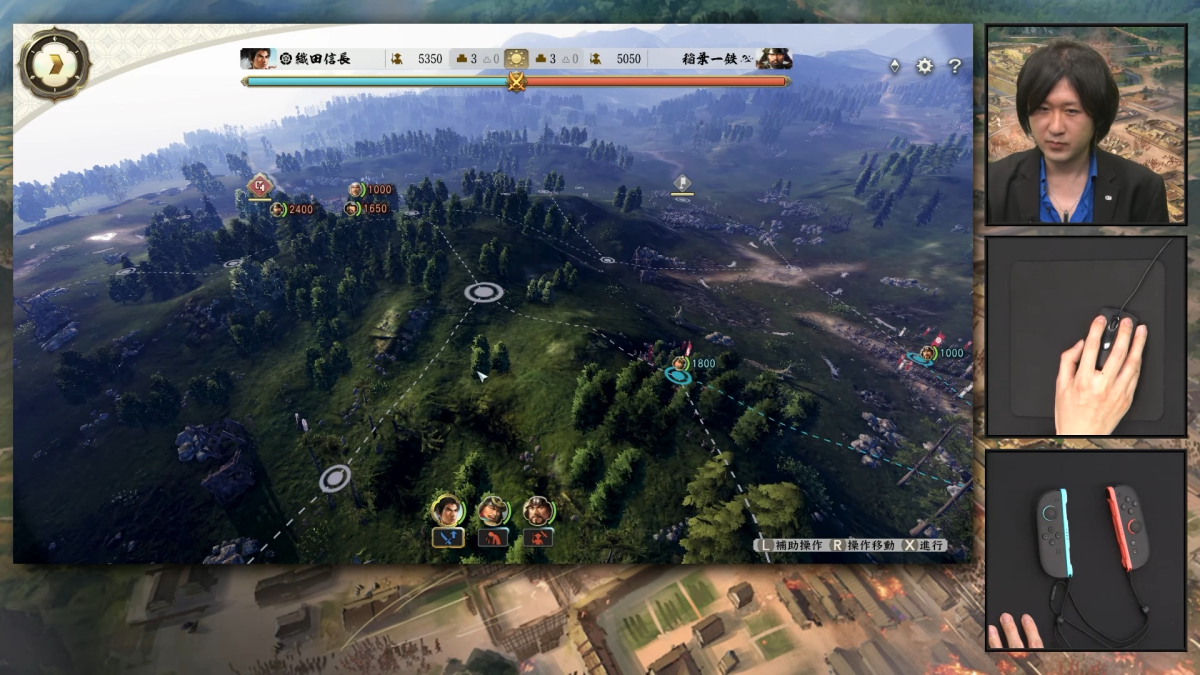Viewport: 1200px width, 675px height.
Task: Select the enemy unit with 1650 troops
Action: tap(351, 209)
